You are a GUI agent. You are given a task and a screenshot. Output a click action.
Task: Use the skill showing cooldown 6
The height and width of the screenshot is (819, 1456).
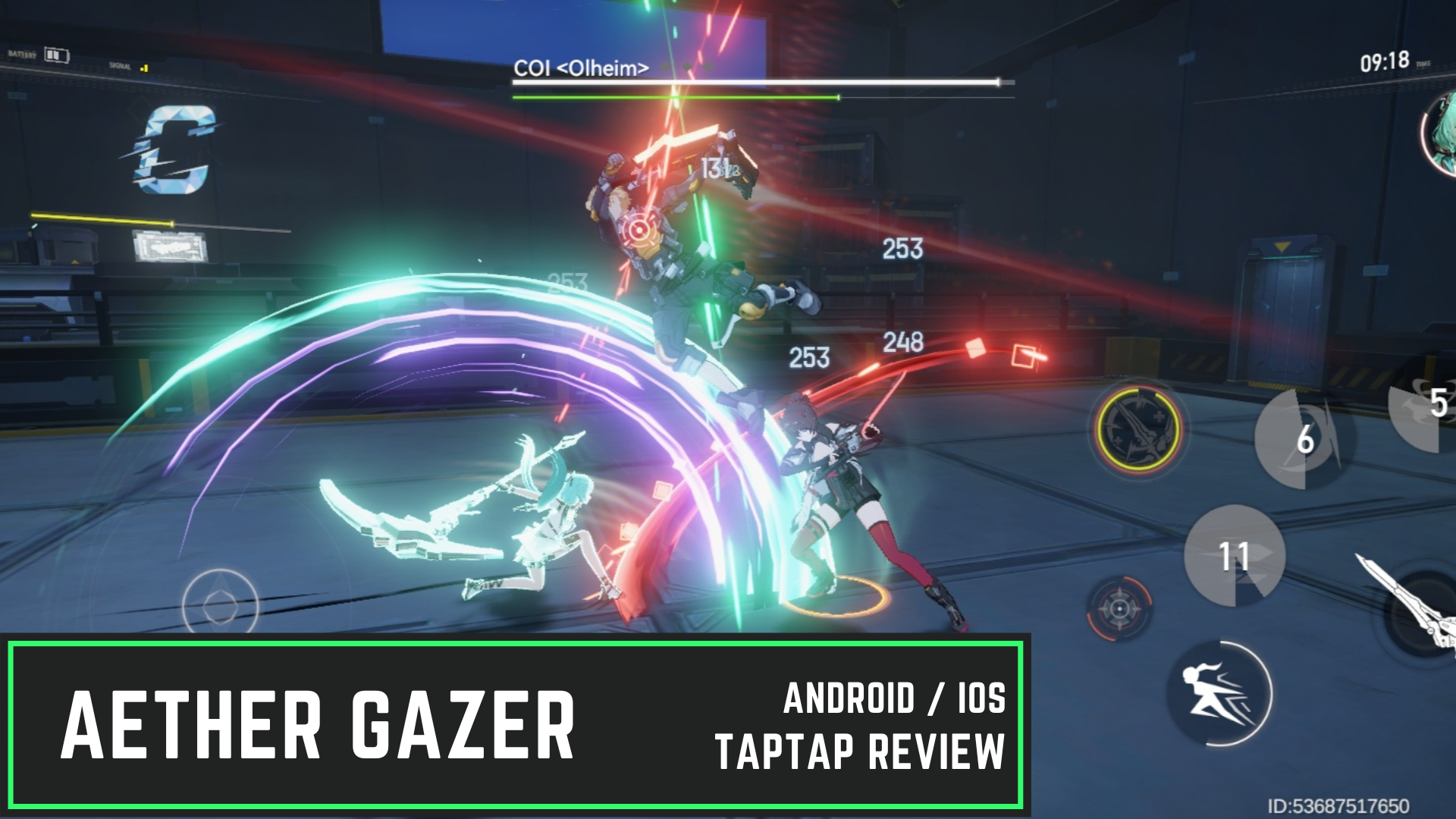(1299, 439)
